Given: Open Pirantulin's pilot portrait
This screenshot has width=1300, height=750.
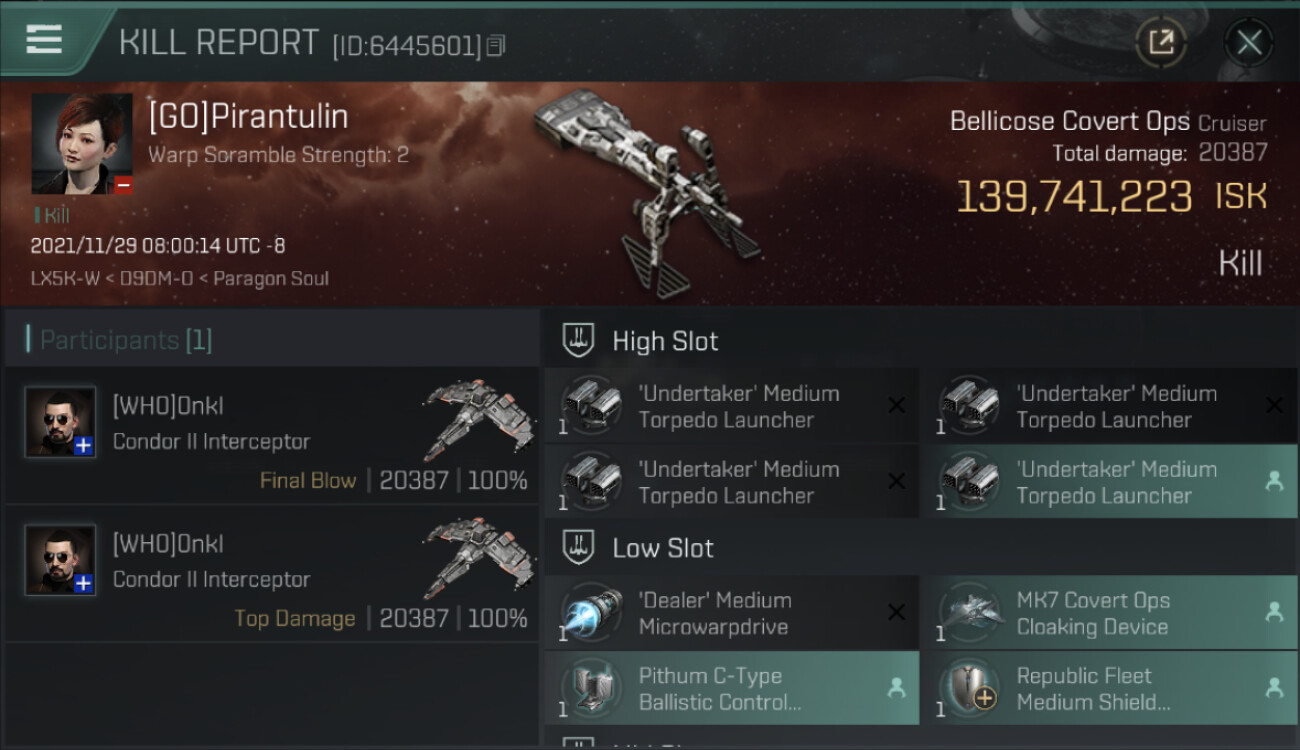Looking at the screenshot, I should click(82, 144).
